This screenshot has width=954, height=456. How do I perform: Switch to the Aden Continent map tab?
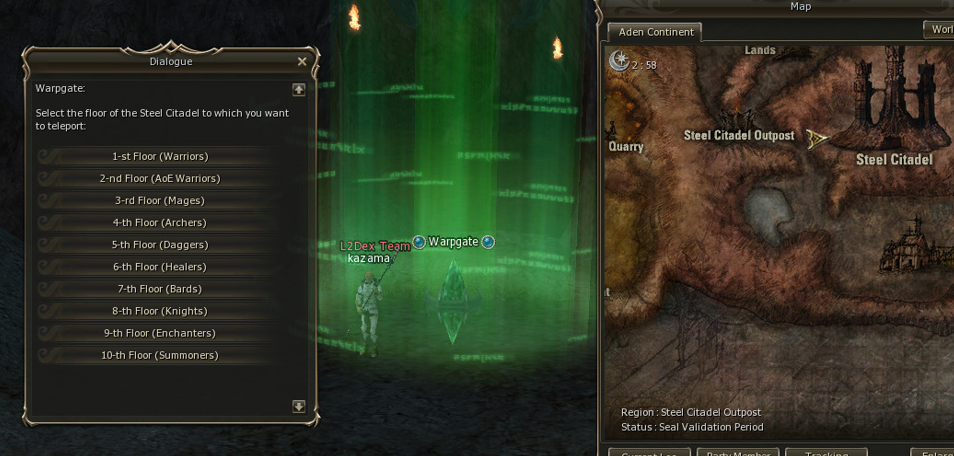pyautogui.click(x=656, y=32)
